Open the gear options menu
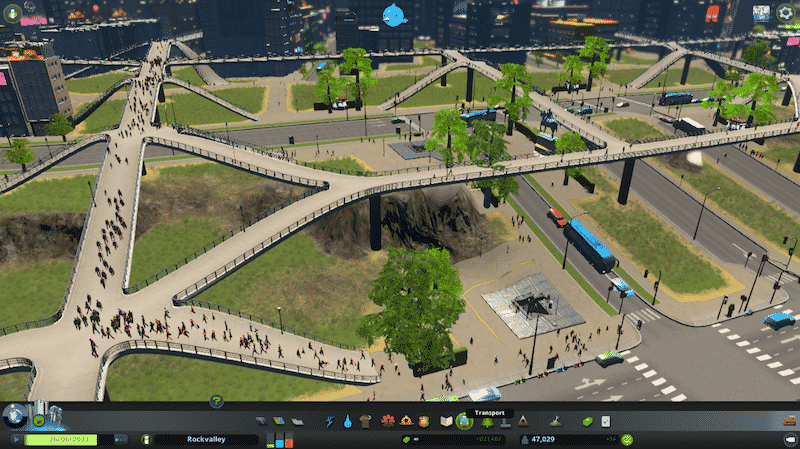 (x=786, y=13)
